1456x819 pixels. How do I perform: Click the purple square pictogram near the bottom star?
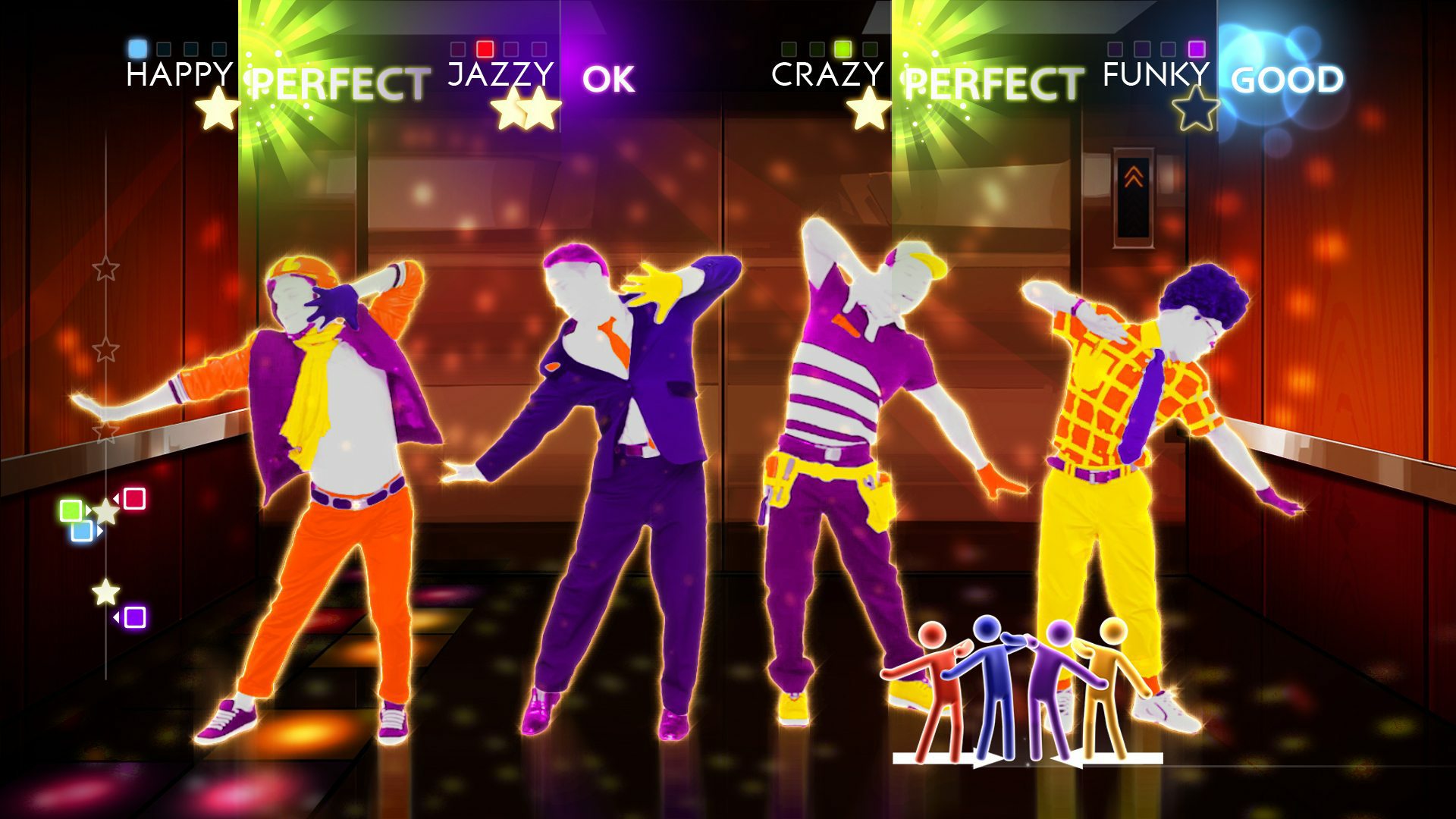(135, 617)
